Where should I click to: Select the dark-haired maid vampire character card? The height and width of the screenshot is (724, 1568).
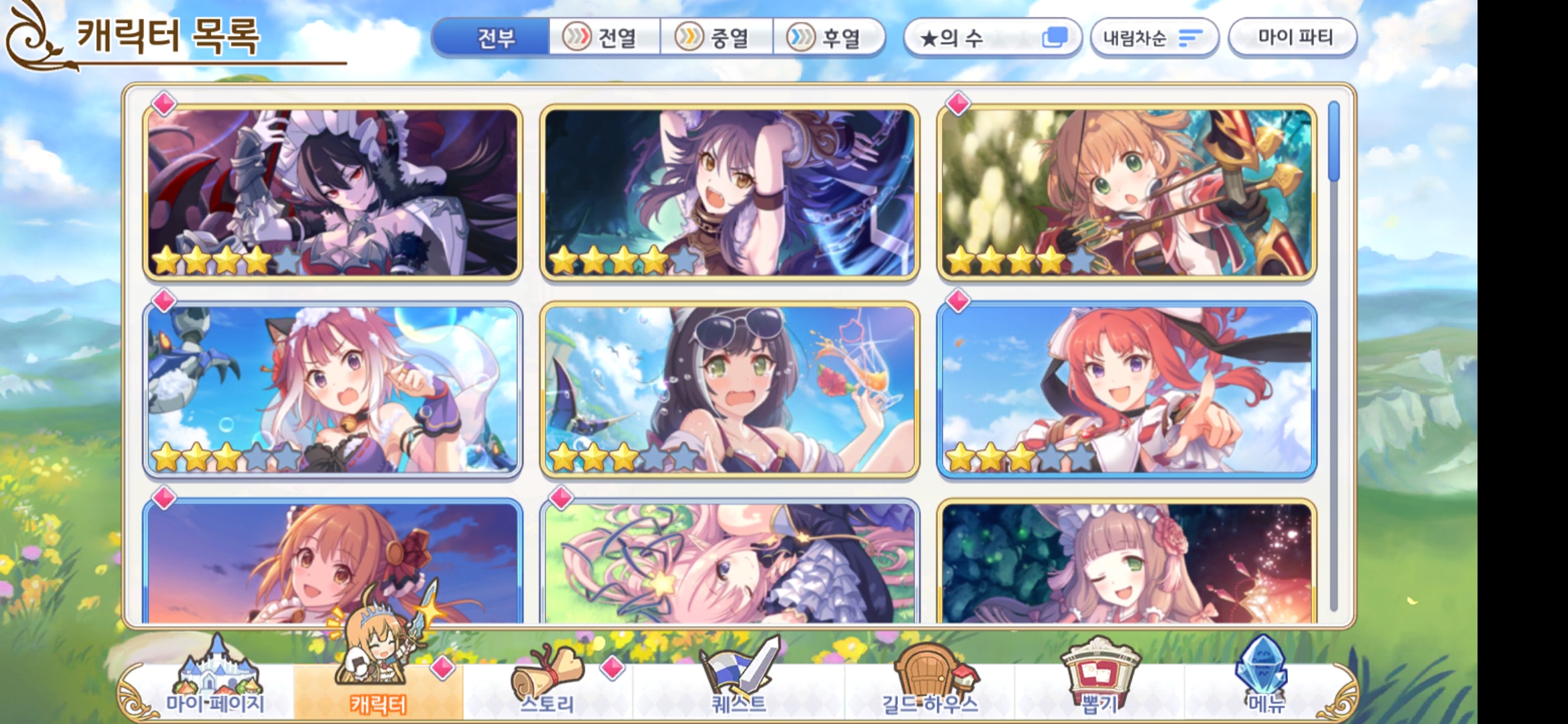[333, 192]
